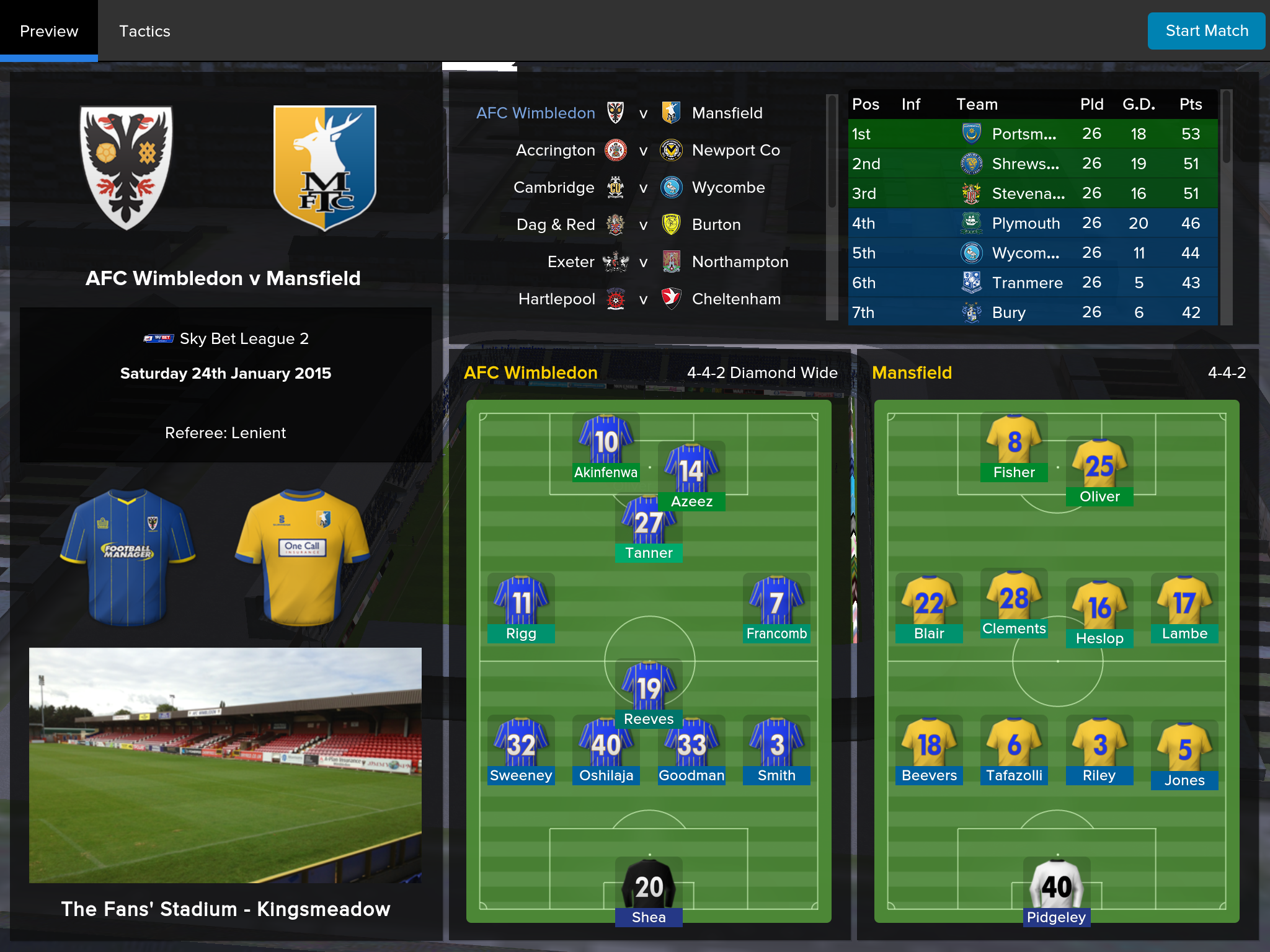
Task: Start the match
Action: click(1206, 31)
